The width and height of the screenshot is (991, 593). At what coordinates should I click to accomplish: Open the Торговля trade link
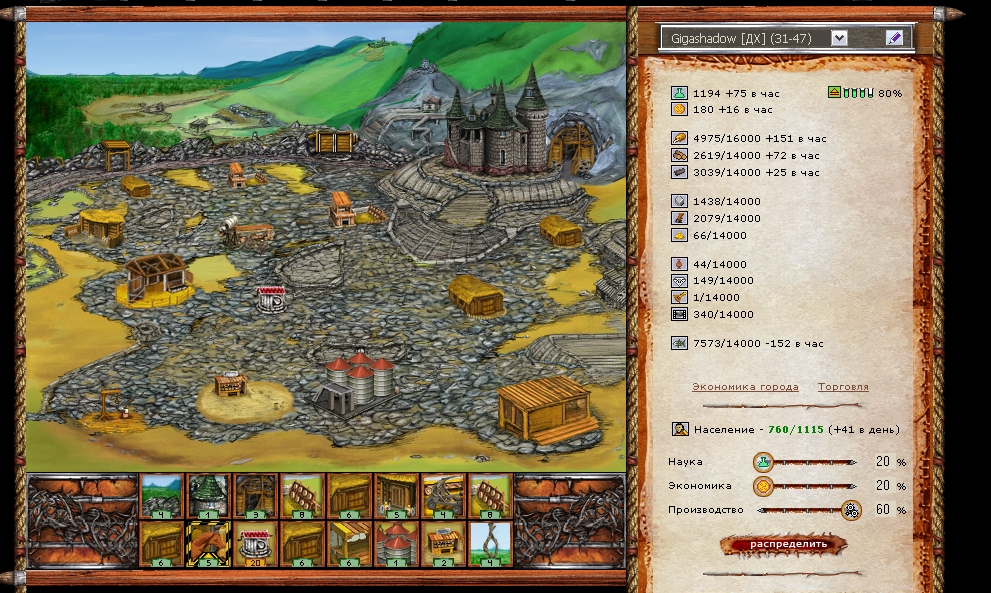pos(842,387)
